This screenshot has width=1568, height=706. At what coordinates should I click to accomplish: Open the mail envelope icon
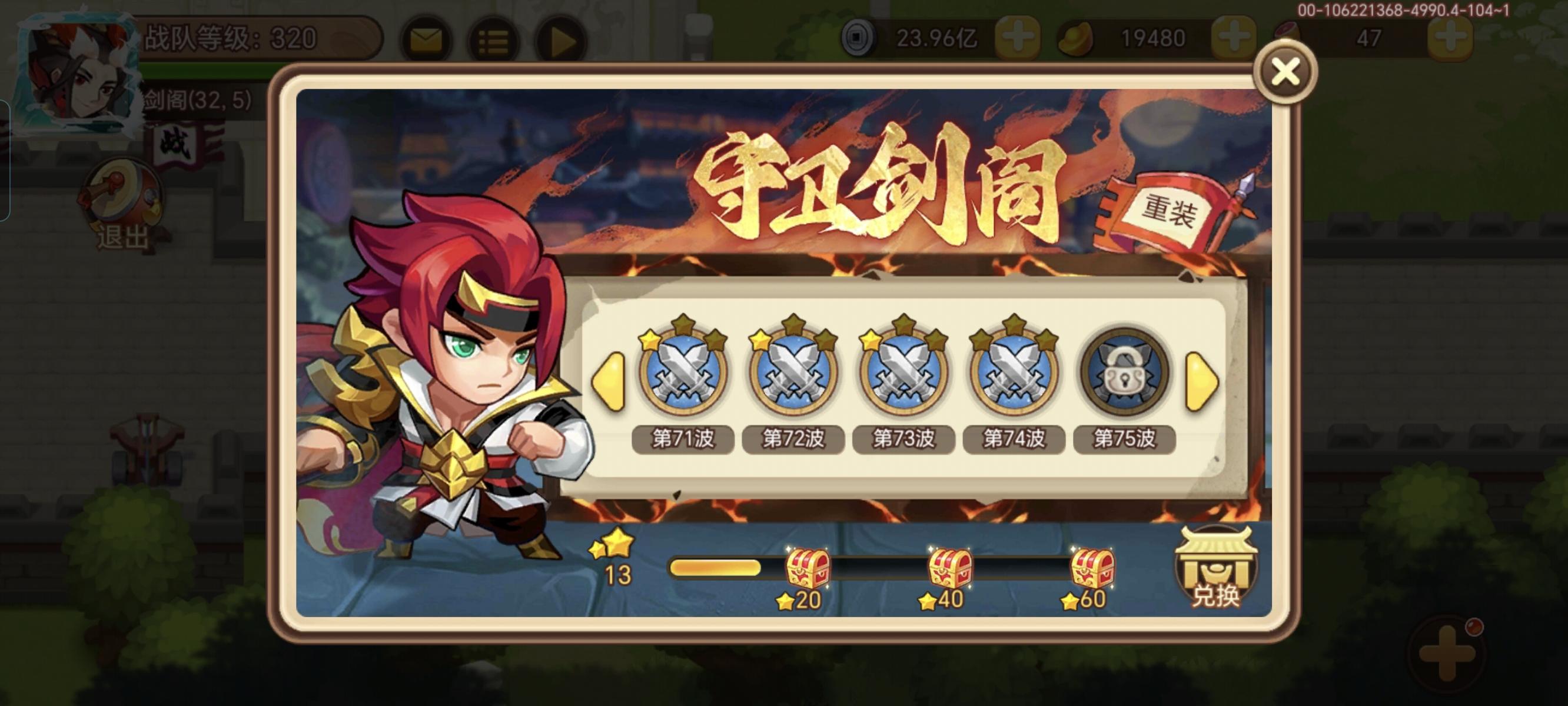(x=426, y=38)
